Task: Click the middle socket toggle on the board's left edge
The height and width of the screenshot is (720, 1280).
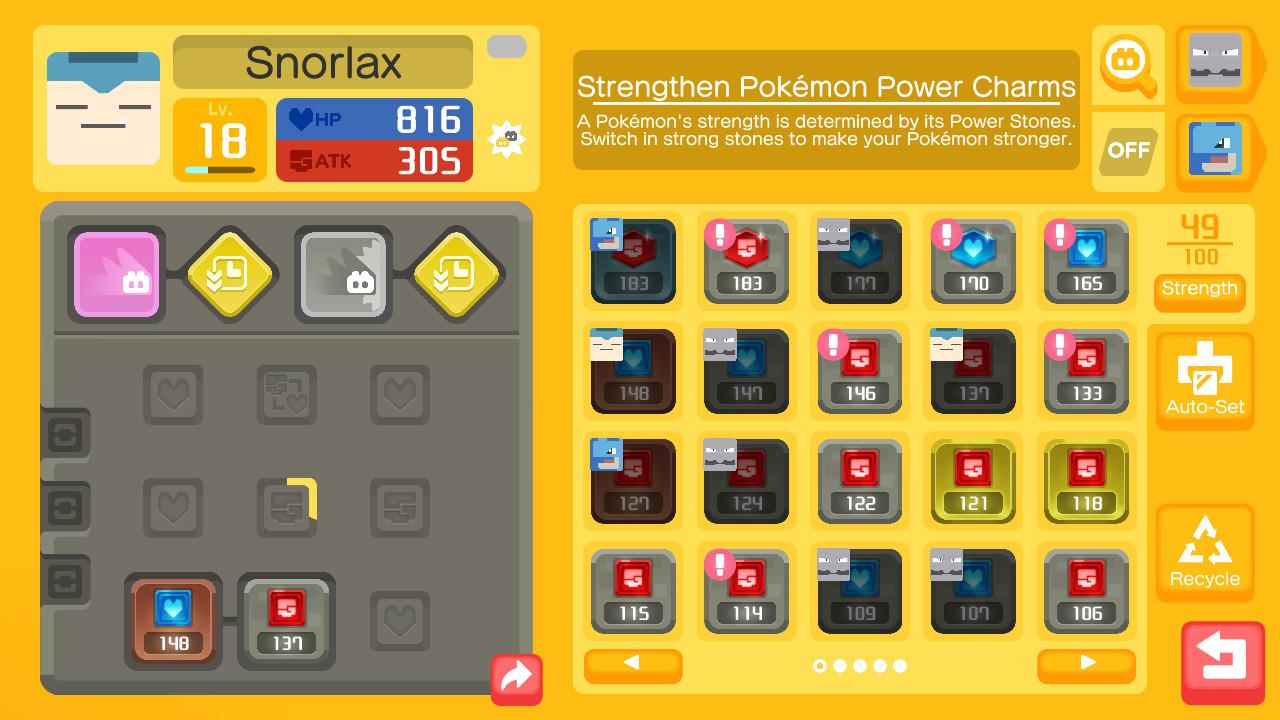Action: 66,507
